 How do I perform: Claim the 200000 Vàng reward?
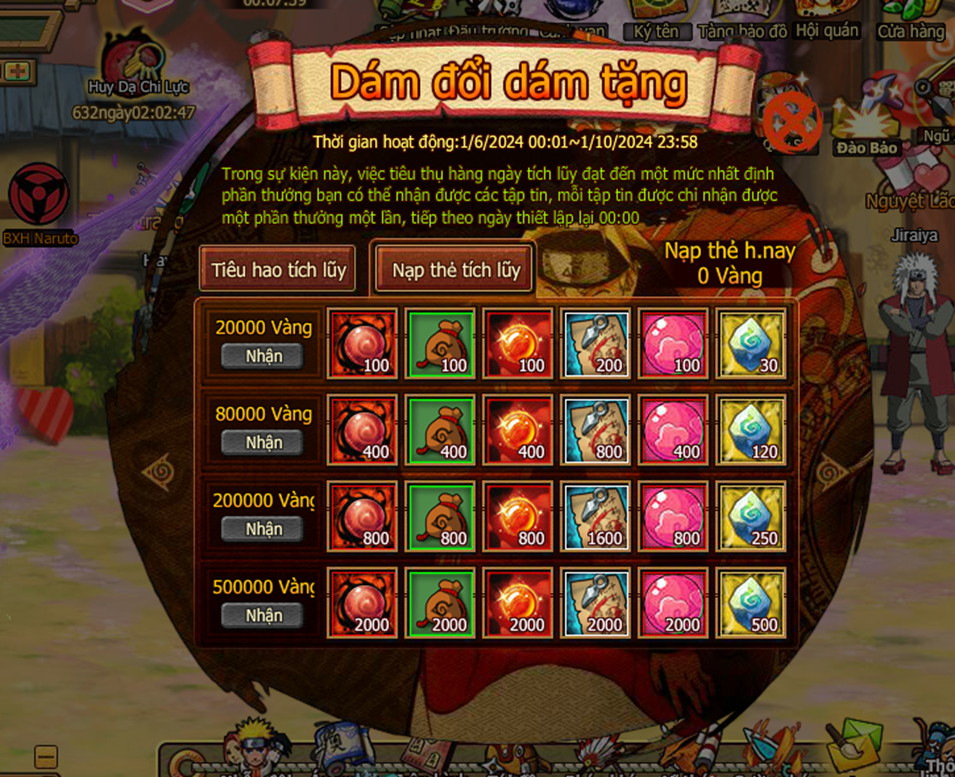262,529
